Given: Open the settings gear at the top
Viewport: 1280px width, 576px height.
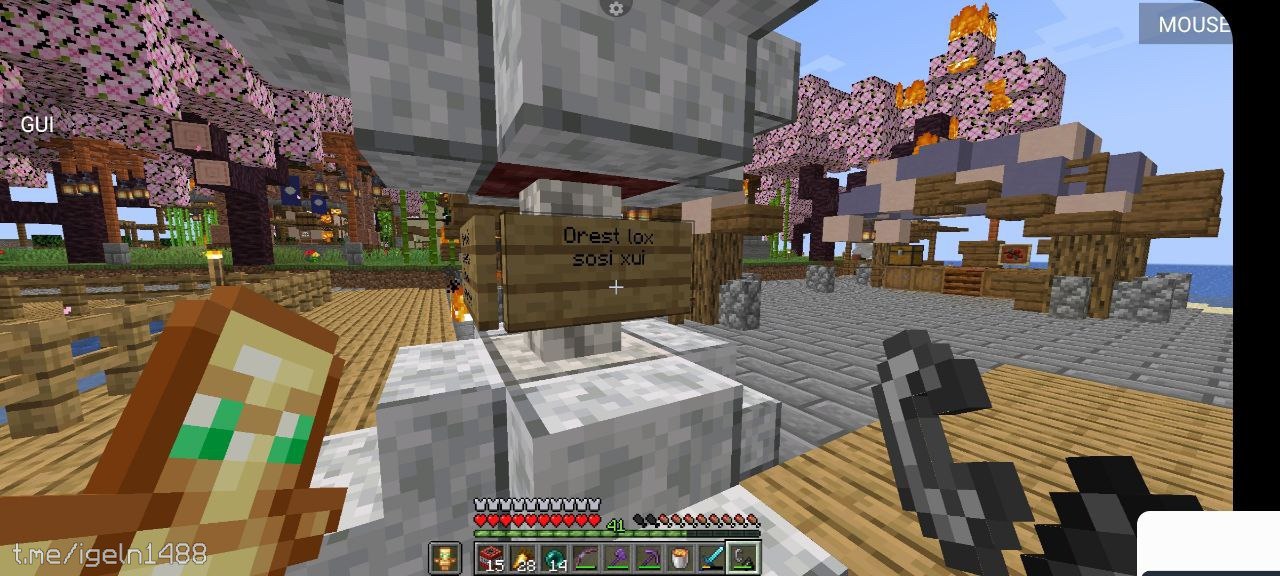Looking at the screenshot, I should coord(616,9).
